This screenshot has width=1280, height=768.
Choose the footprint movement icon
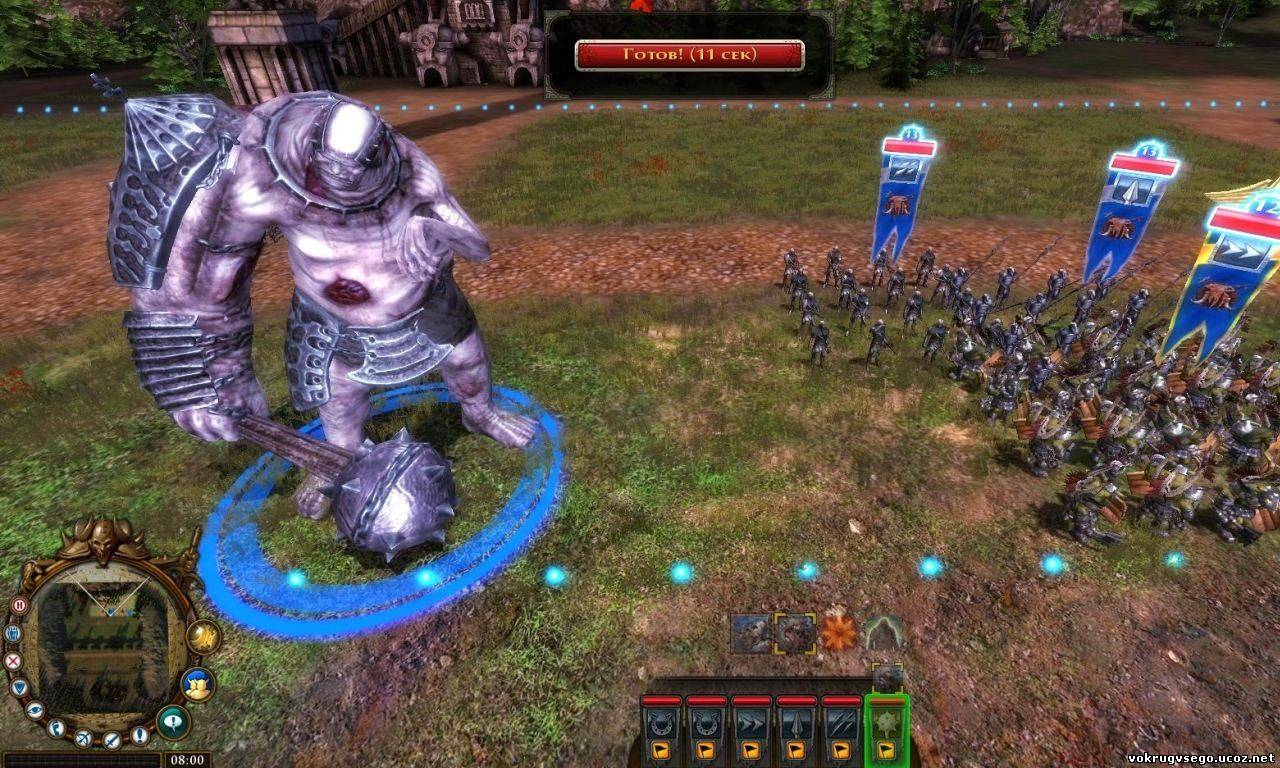click(x=57, y=727)
